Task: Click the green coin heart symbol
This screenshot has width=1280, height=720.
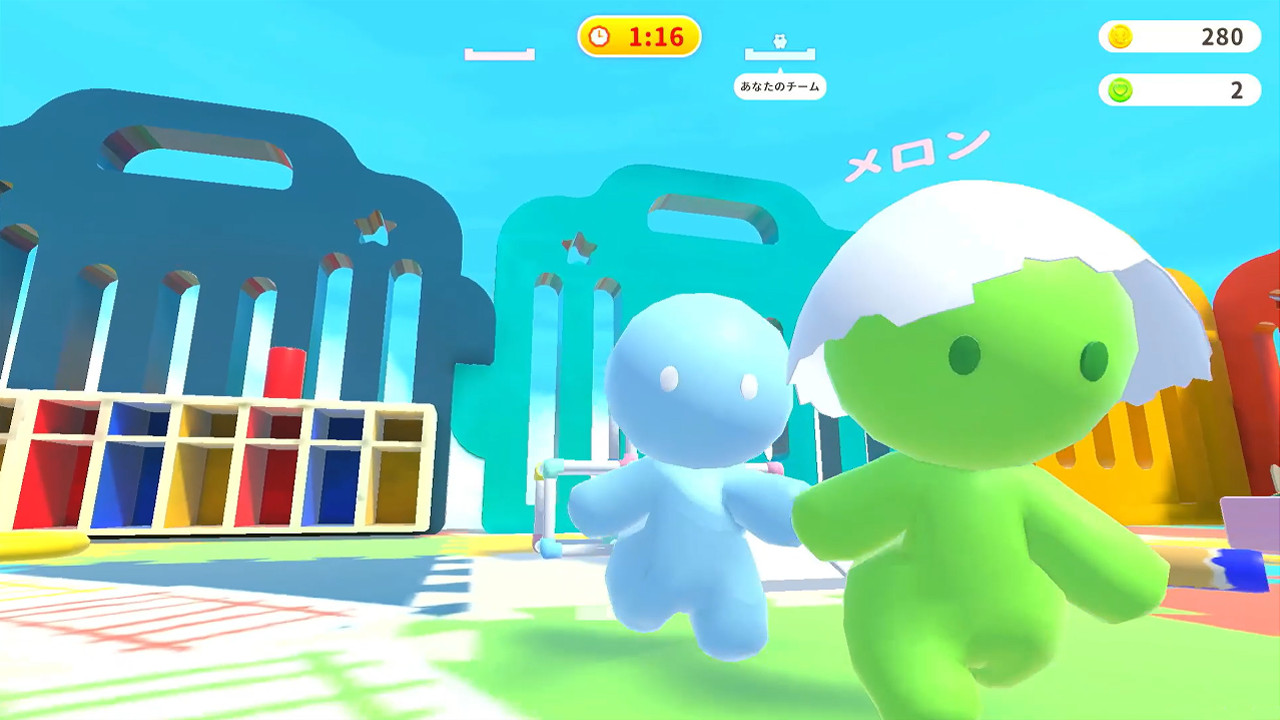Action: [x=1122, y=90]
